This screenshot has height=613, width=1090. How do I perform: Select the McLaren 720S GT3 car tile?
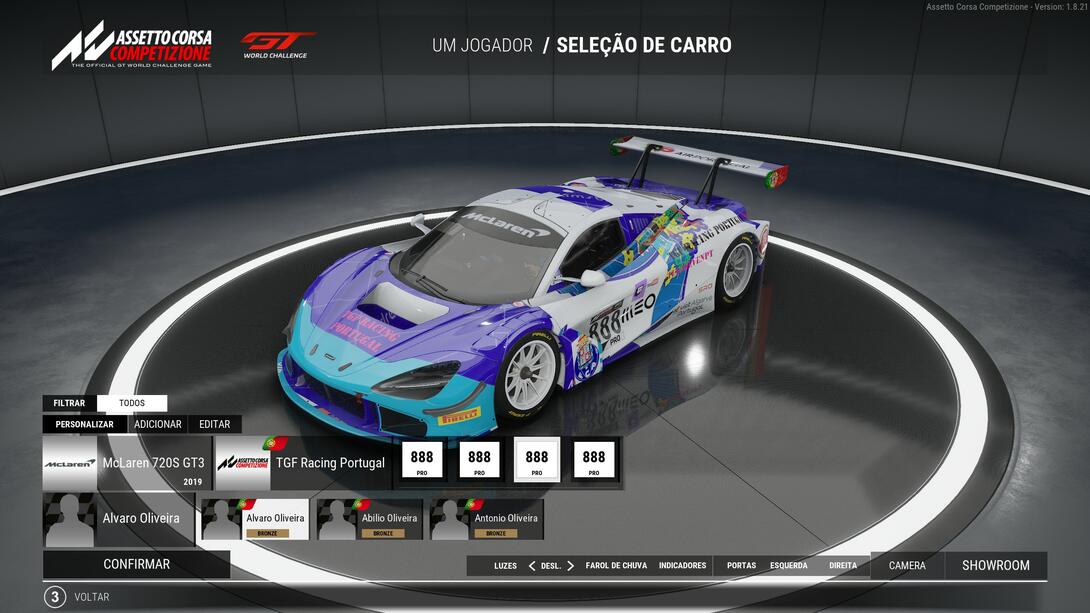coord(127,463)
